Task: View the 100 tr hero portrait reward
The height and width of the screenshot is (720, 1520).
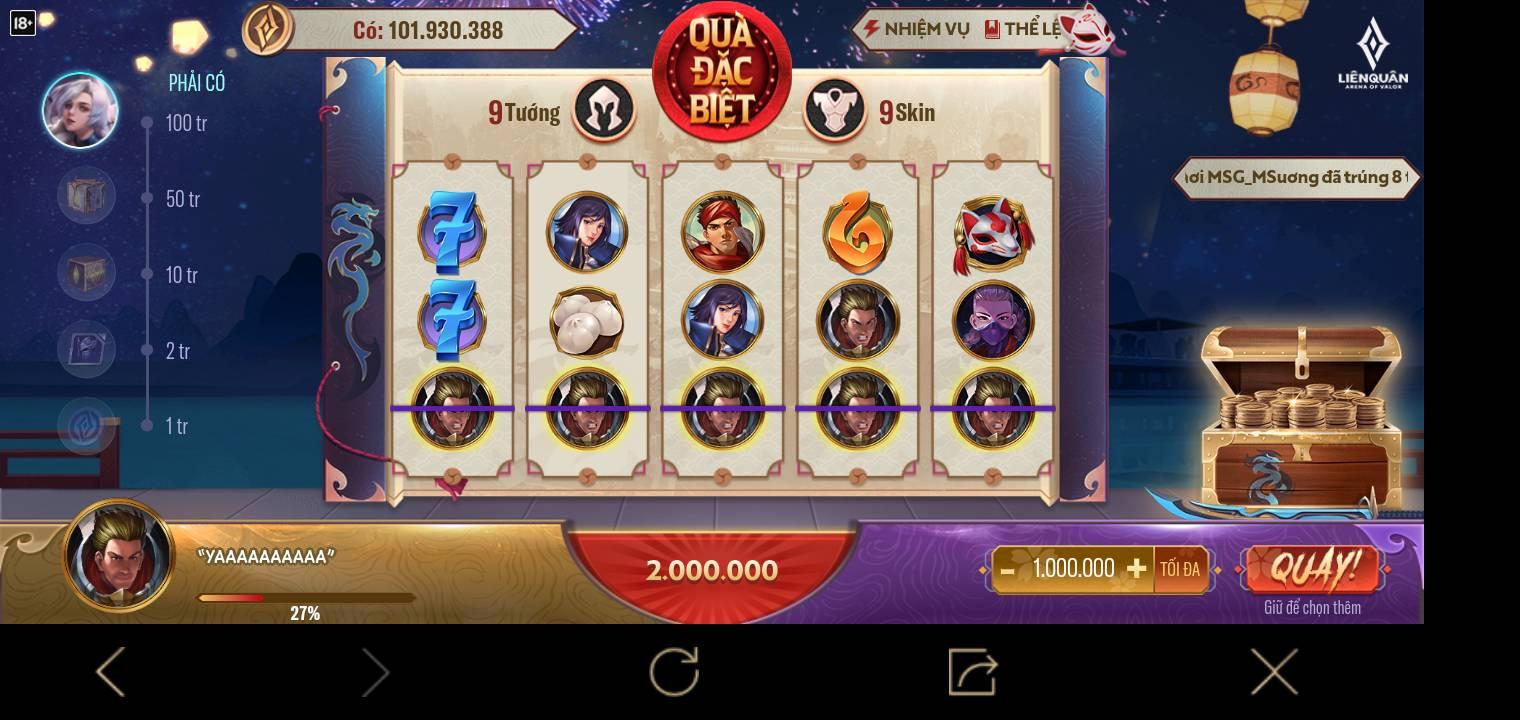Action: point(80,110)
